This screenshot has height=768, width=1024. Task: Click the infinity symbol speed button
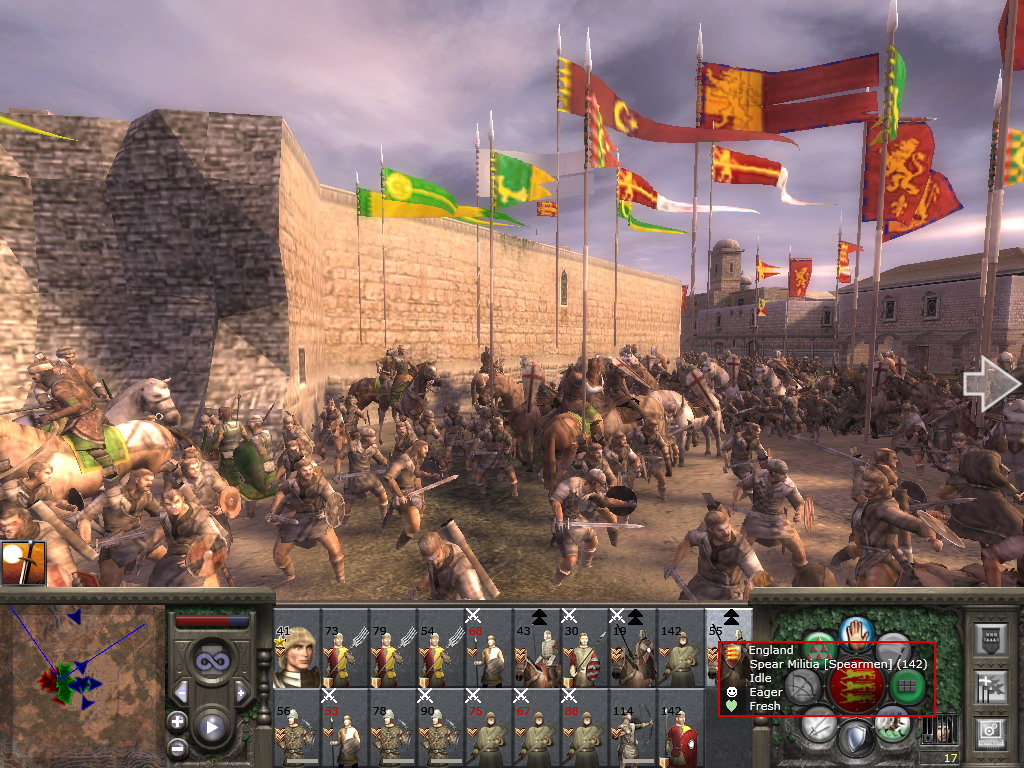[211, 662]
